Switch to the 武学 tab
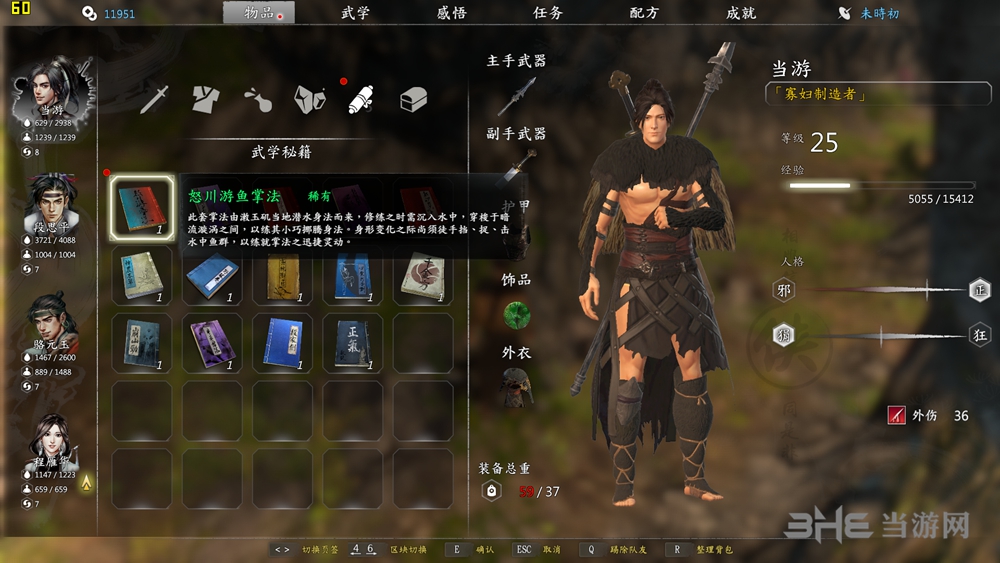 tap(355, 14)
